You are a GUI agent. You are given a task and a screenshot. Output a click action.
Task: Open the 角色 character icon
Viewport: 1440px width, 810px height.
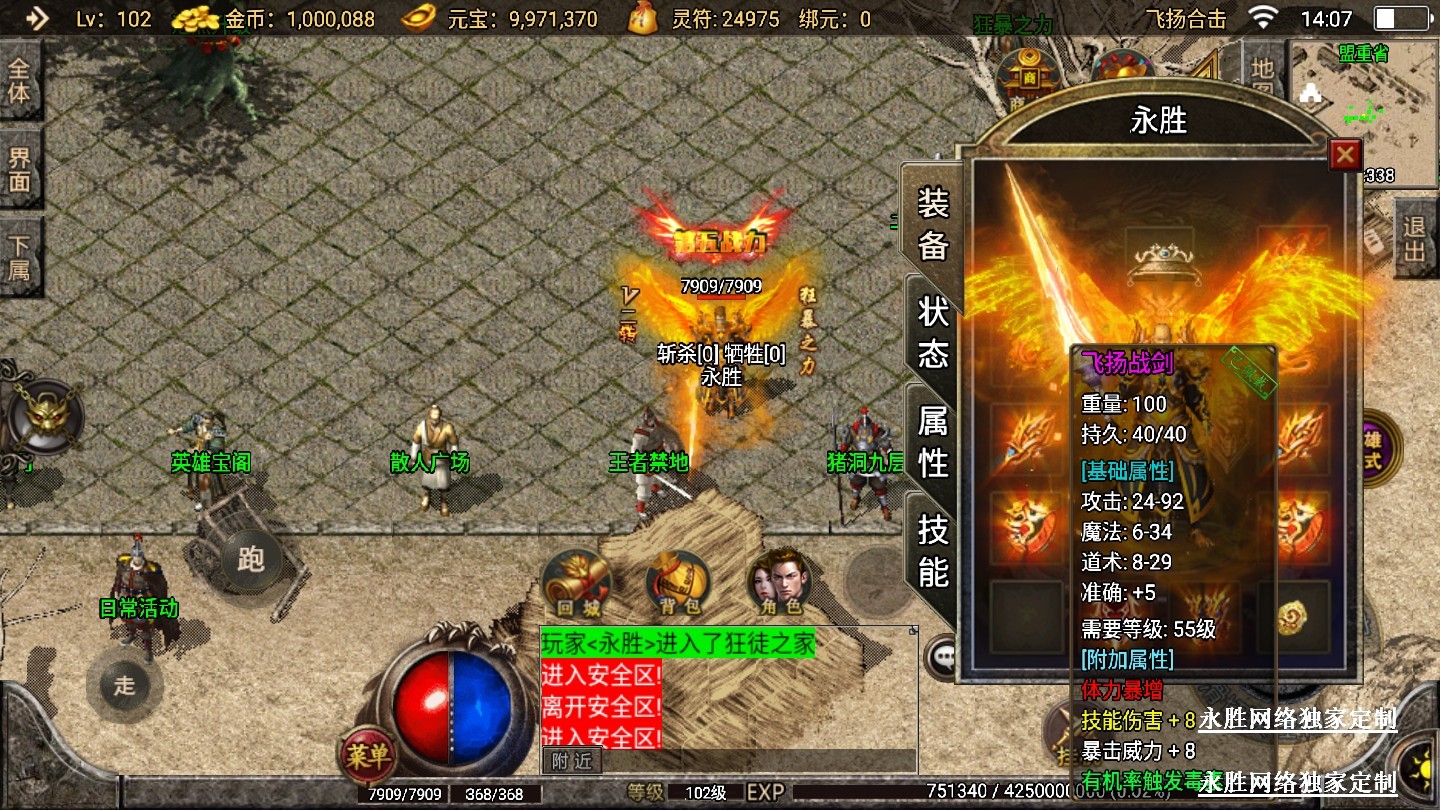[780, 582]
